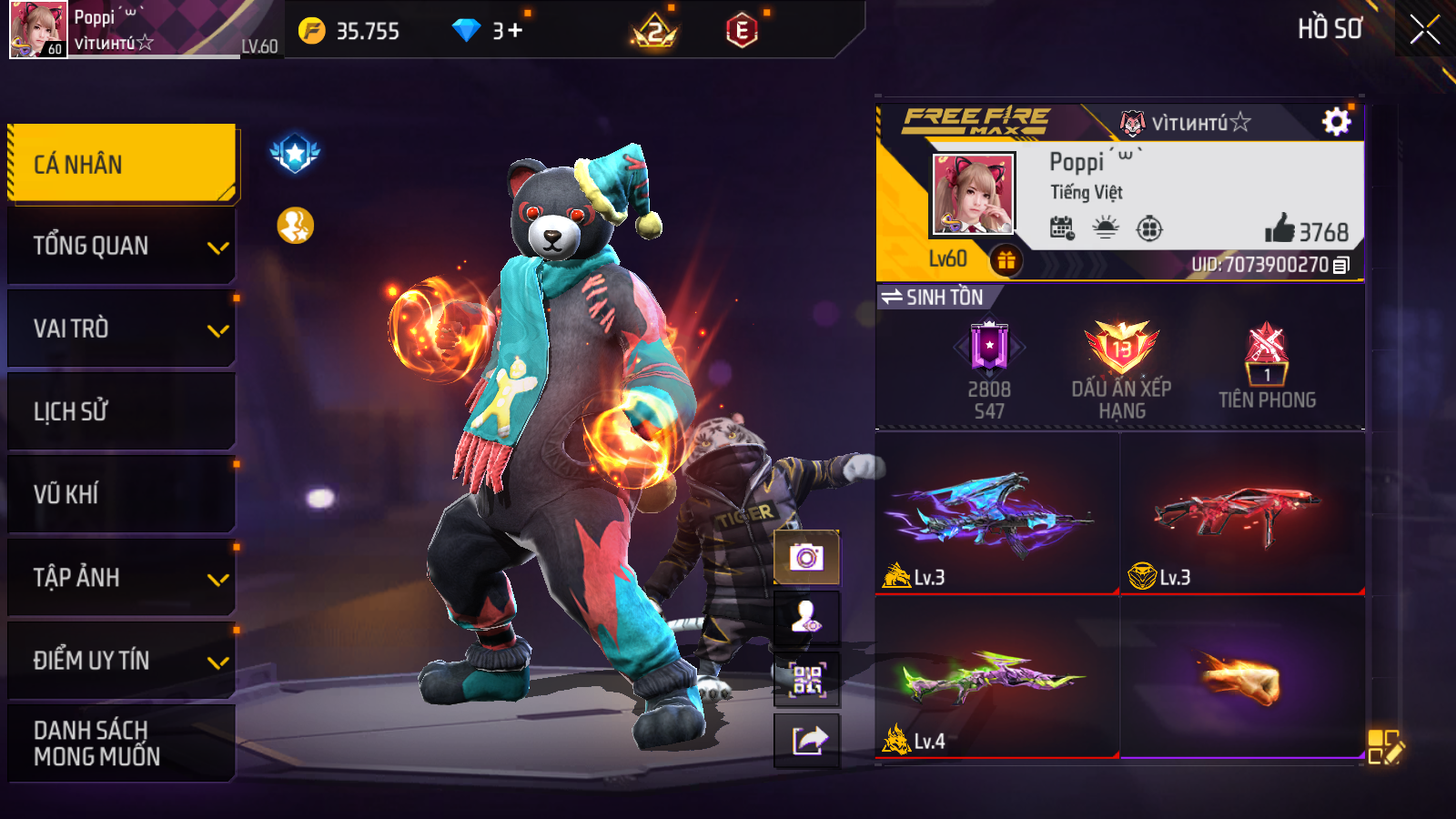Viewport: 1456px width, 819px height.
Task: Share the profile via arrow button
Action: (x=806, y=740)
